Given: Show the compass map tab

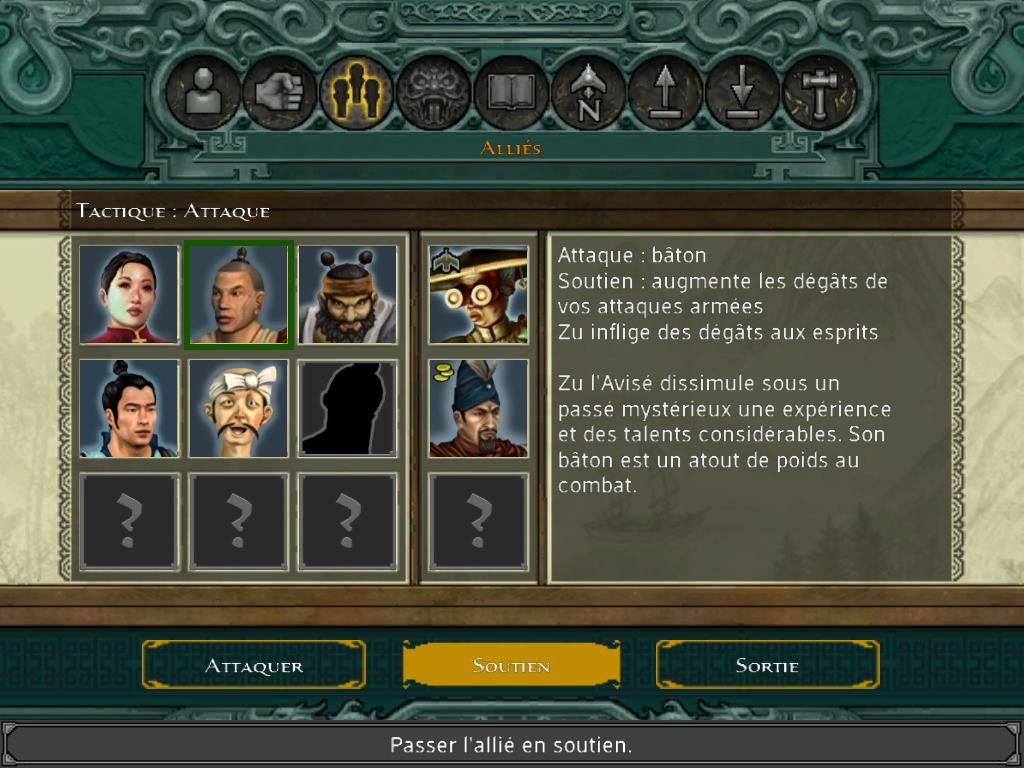Looking at the screenshot, I should (588, 94).
